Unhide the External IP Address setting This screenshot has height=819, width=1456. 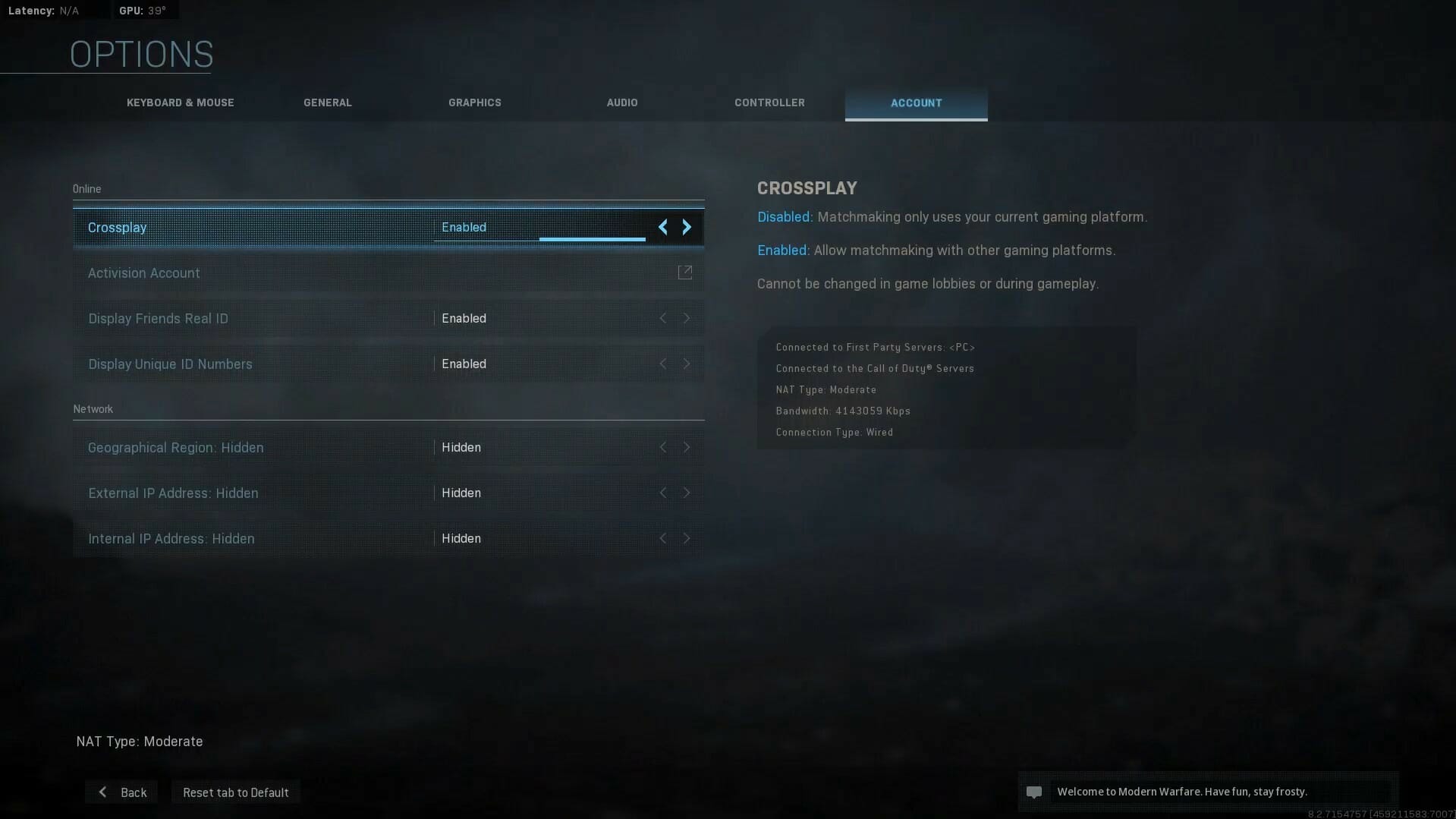tap(687, 493)
